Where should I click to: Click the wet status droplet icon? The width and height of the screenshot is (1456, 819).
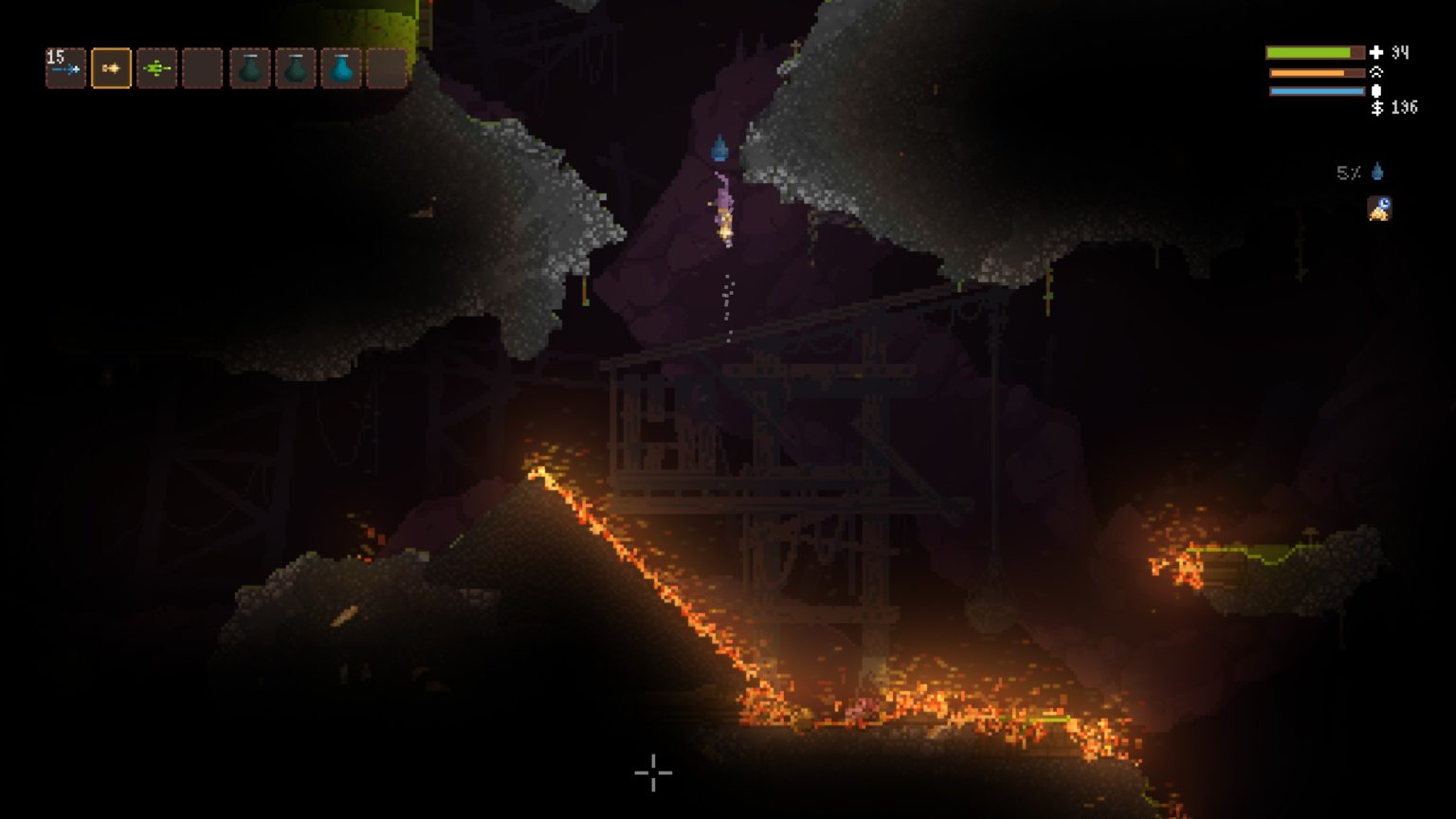(1377, 172)
